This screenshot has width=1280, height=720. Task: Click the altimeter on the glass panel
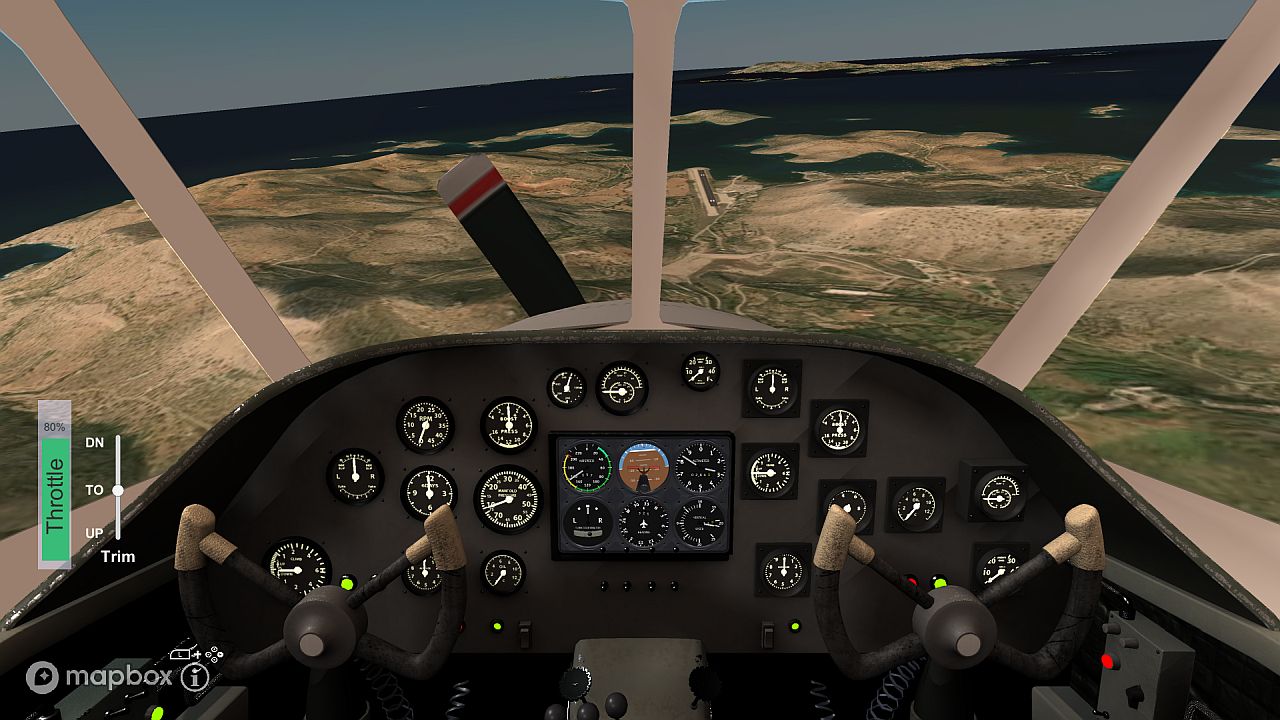pos(699,466)
